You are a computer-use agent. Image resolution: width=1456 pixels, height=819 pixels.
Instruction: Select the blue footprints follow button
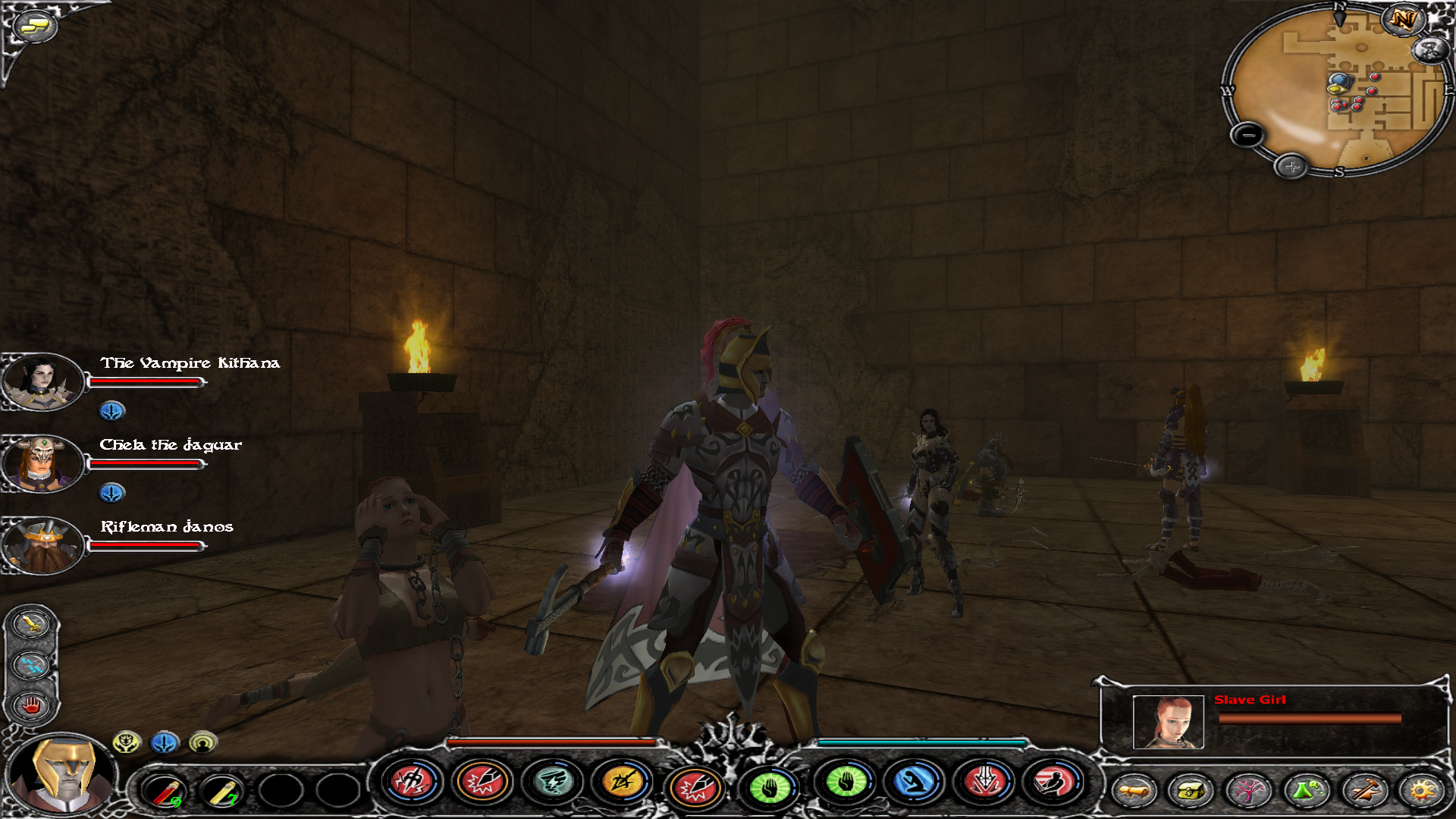[32, 665]
